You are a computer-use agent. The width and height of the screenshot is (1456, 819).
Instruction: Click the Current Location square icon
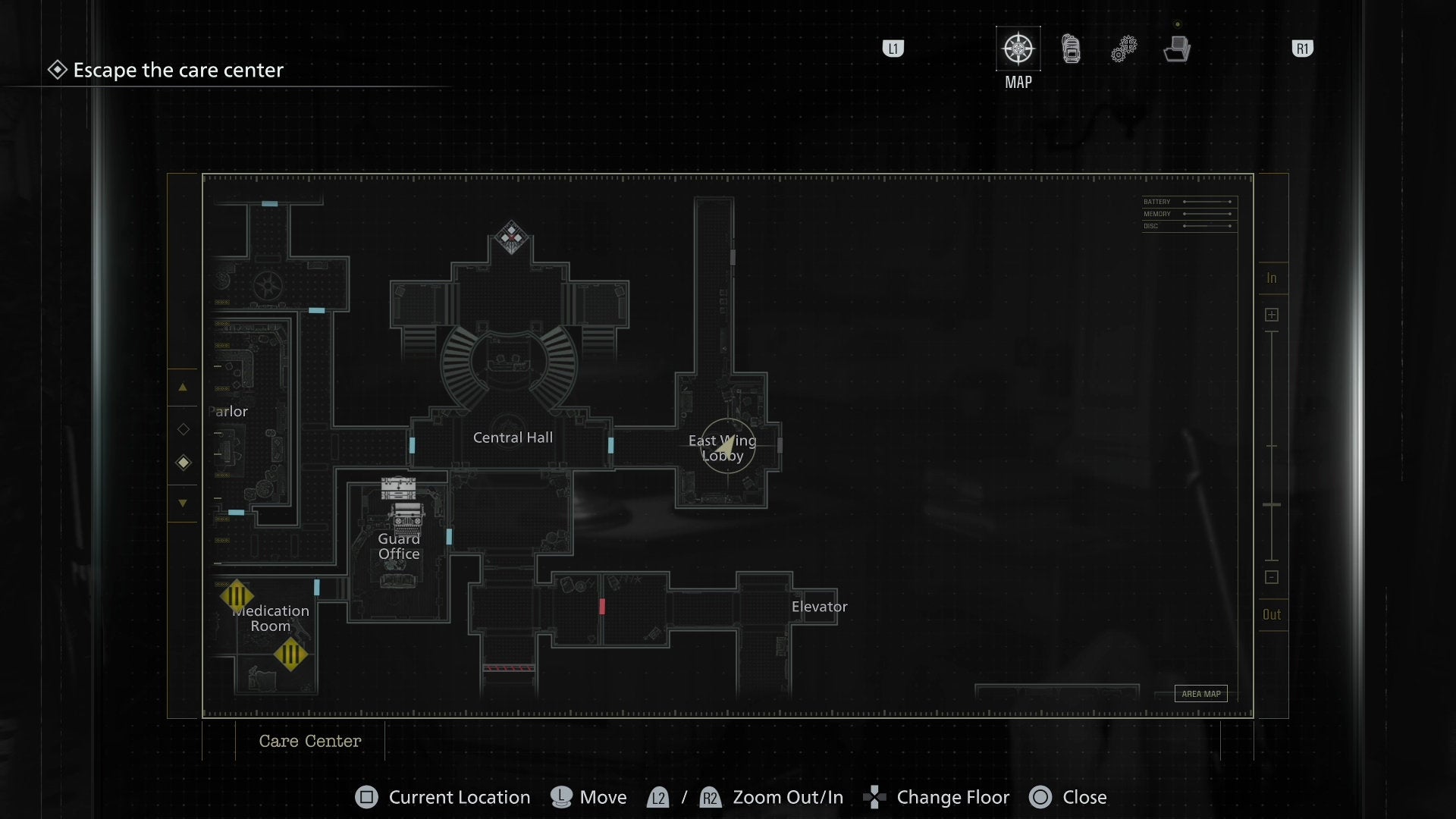366,797
